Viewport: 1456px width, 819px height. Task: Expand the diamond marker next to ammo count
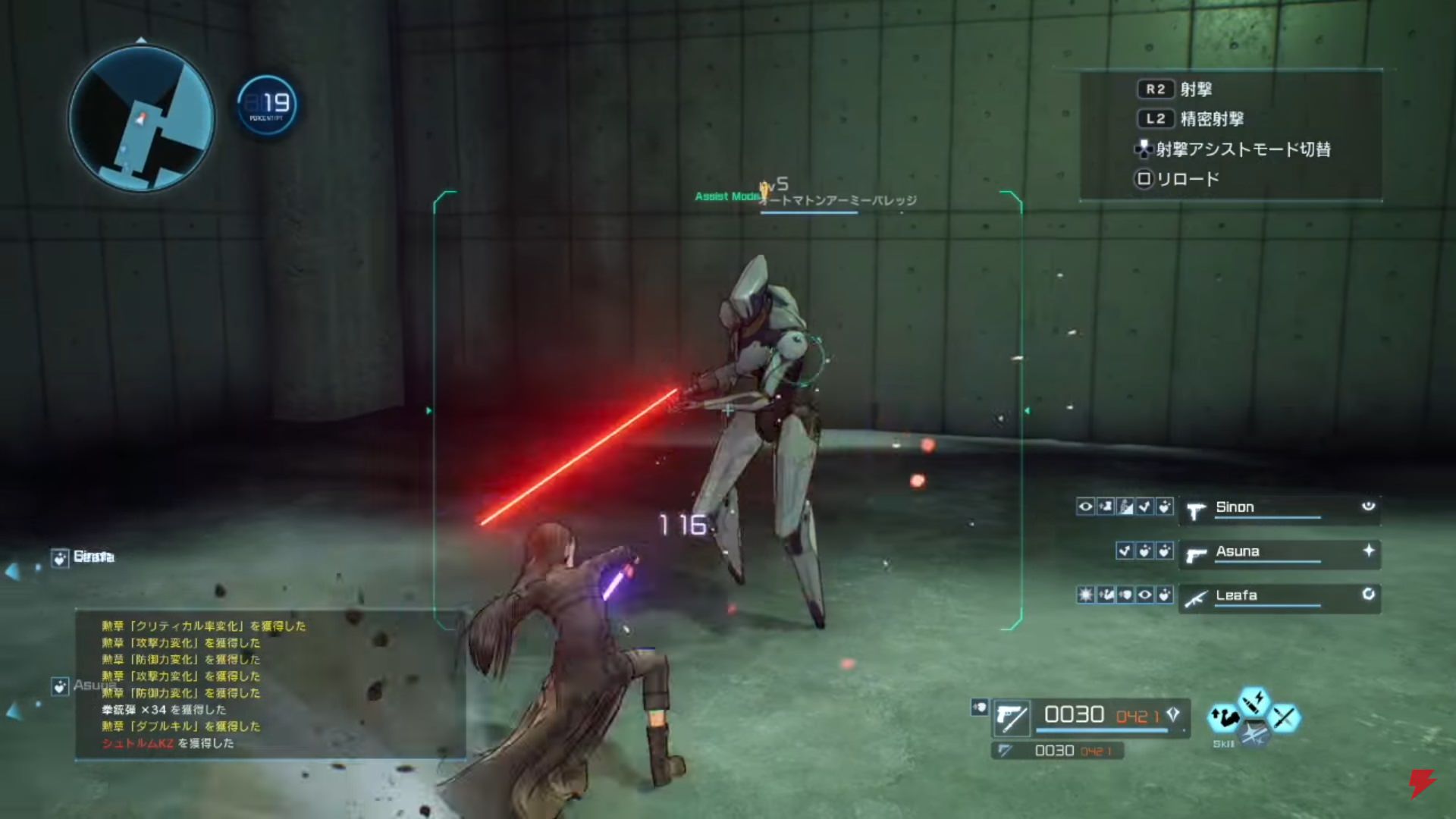coord(1174,714)
